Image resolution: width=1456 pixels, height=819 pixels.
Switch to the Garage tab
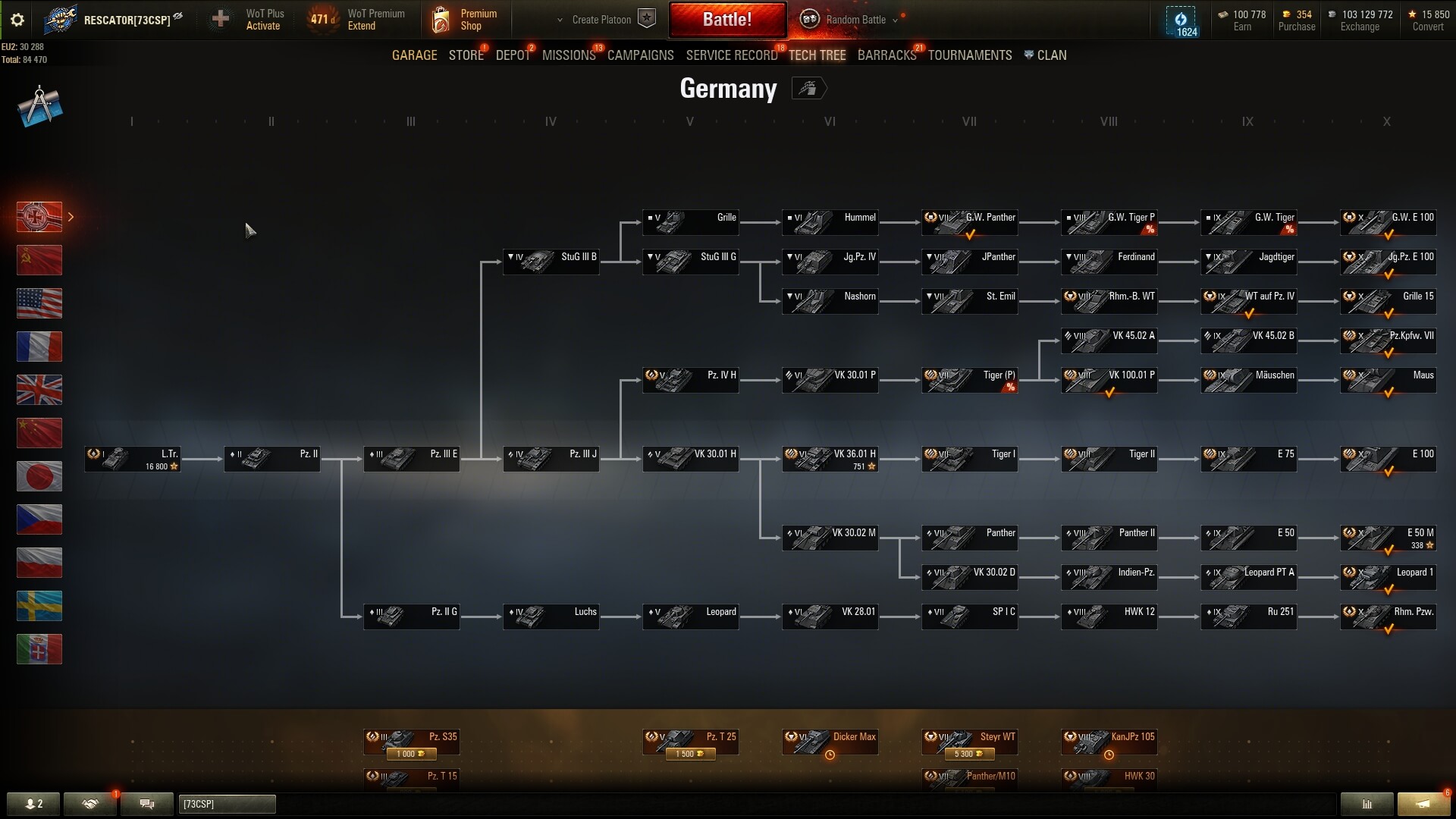(x=414, y=55)
